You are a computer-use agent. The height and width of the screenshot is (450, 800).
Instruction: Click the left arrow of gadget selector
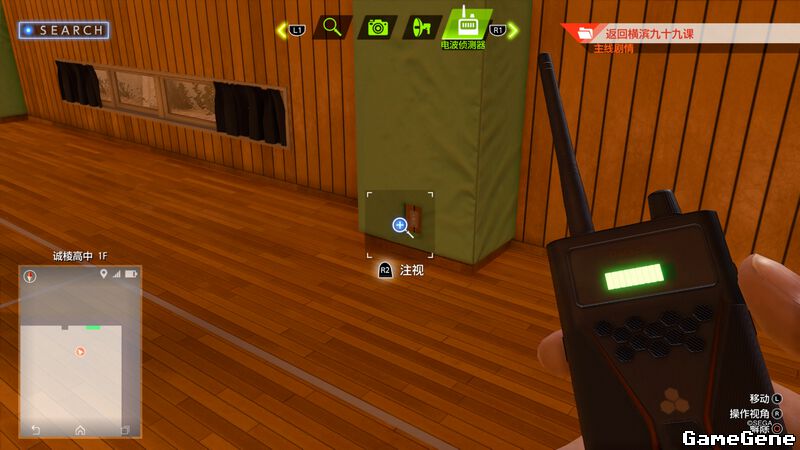(x=282, y=31)
